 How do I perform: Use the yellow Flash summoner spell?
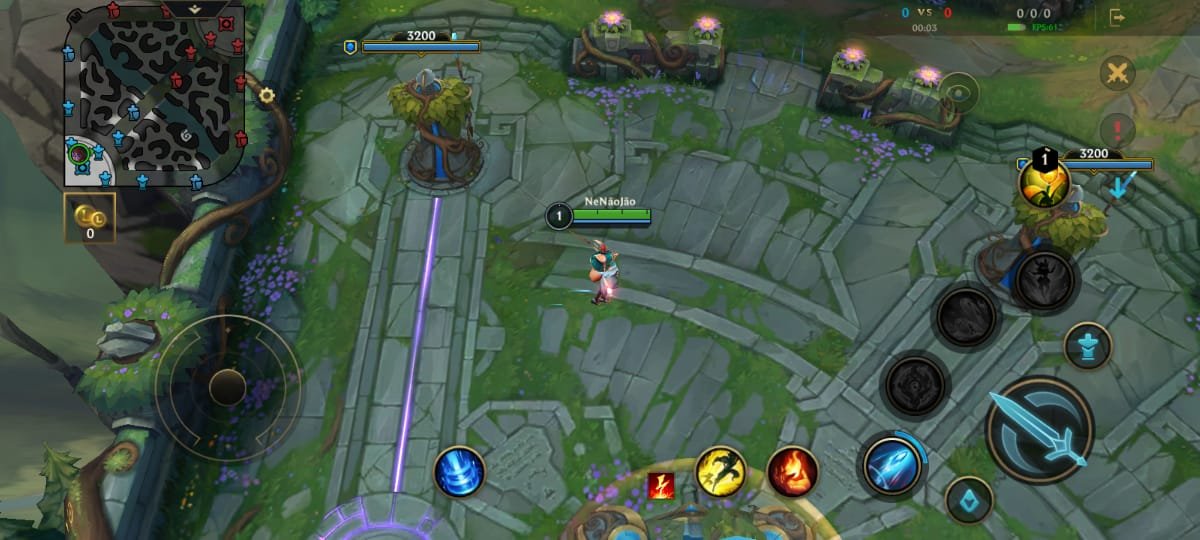[720, 471]
